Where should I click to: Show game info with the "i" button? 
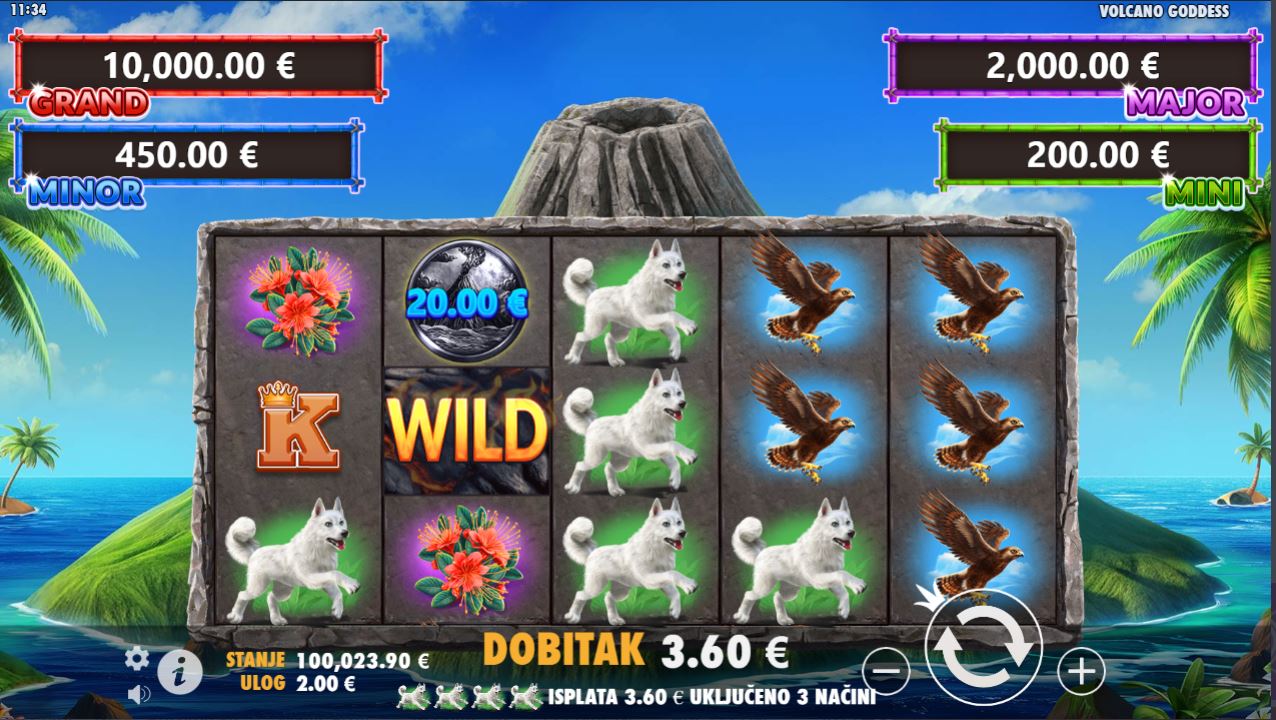180,673
